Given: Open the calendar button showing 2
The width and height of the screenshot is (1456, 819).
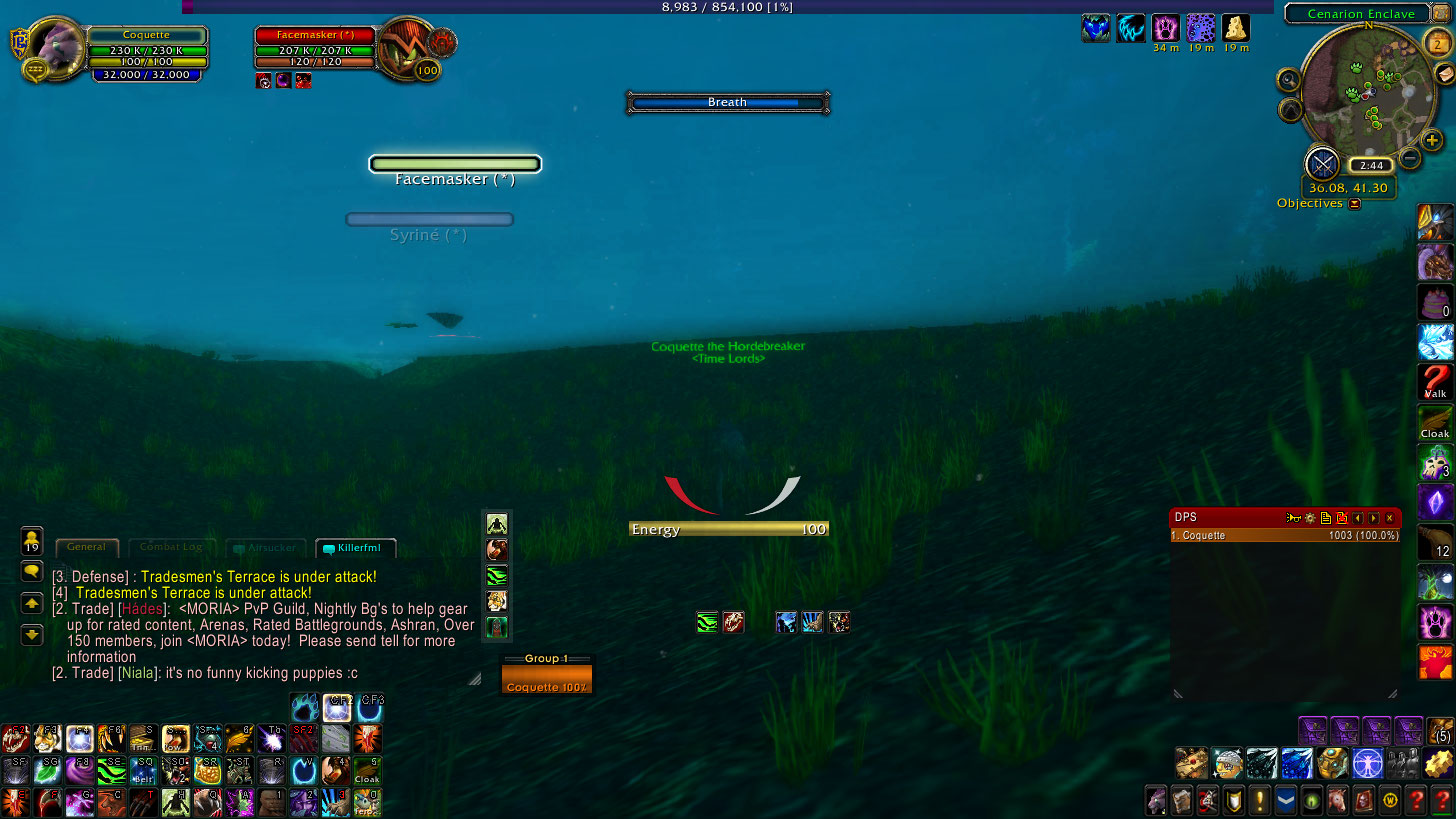Looking at the screenshot, I should pos(1435,42).
